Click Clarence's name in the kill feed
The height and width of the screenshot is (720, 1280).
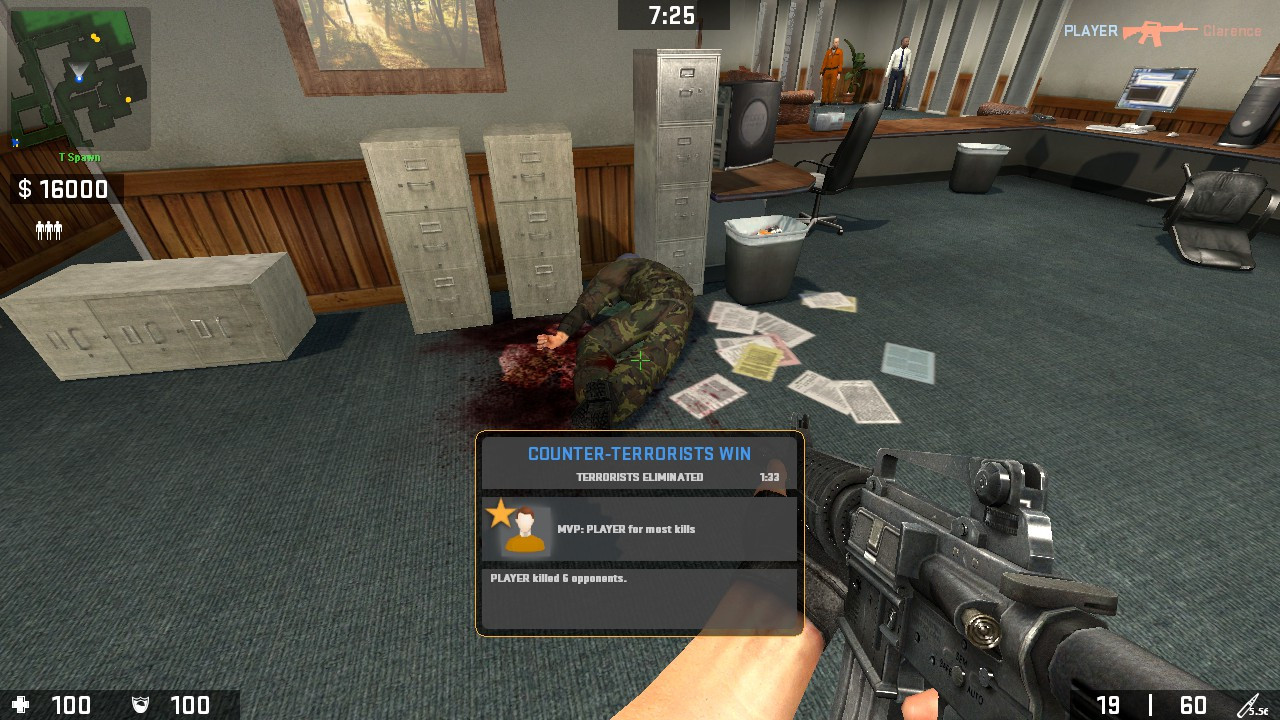[1232, 30]
